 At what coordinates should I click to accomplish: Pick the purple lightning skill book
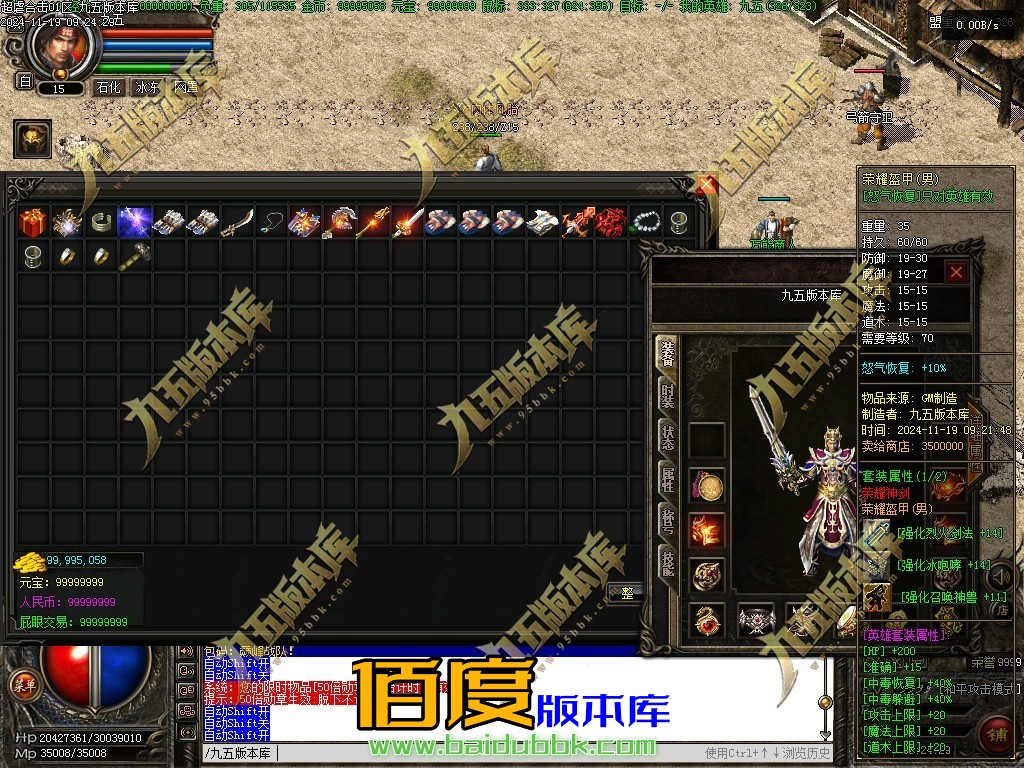click(x=135, y=221)
